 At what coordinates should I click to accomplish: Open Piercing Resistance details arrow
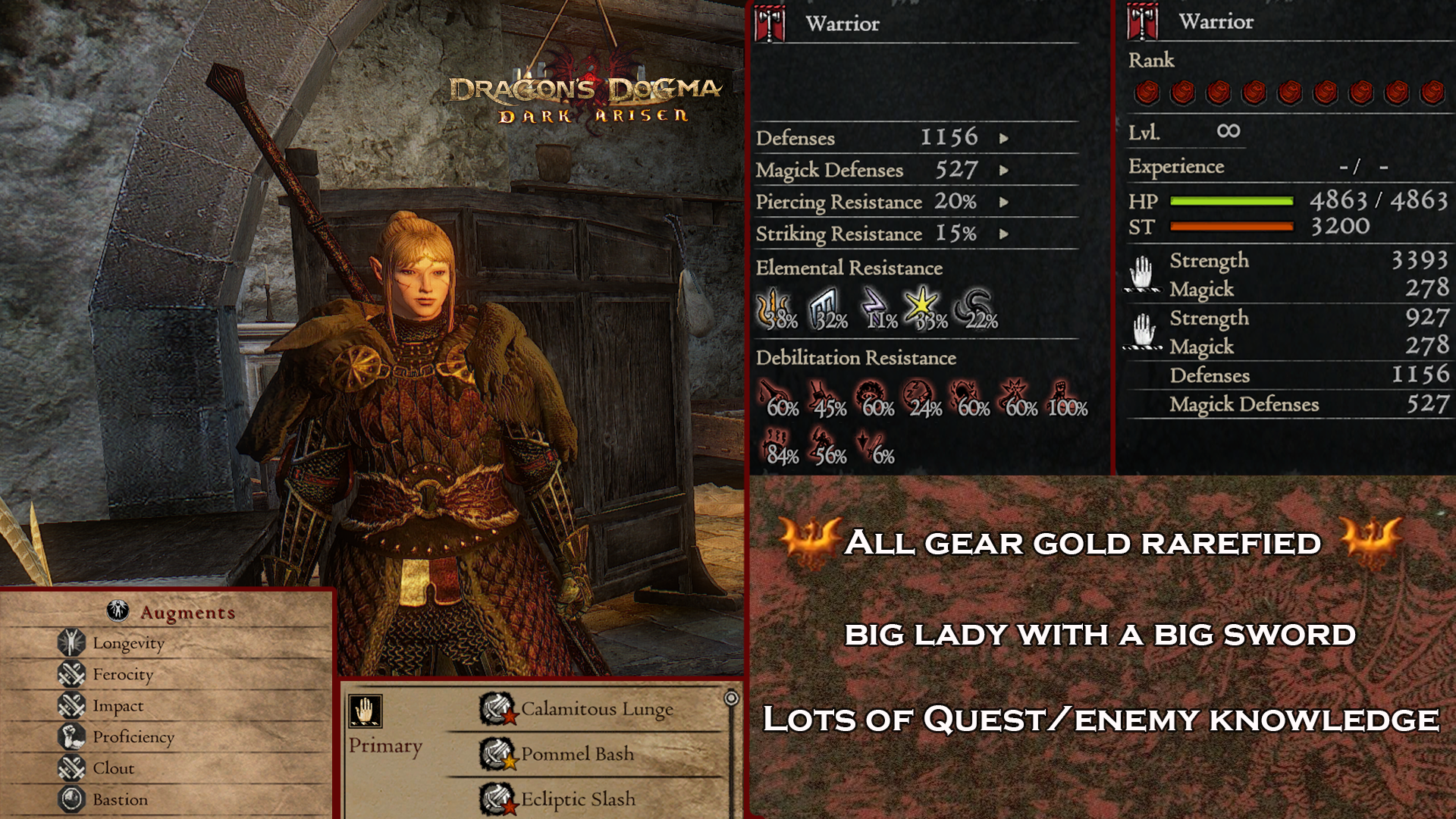click(1004, 202)
